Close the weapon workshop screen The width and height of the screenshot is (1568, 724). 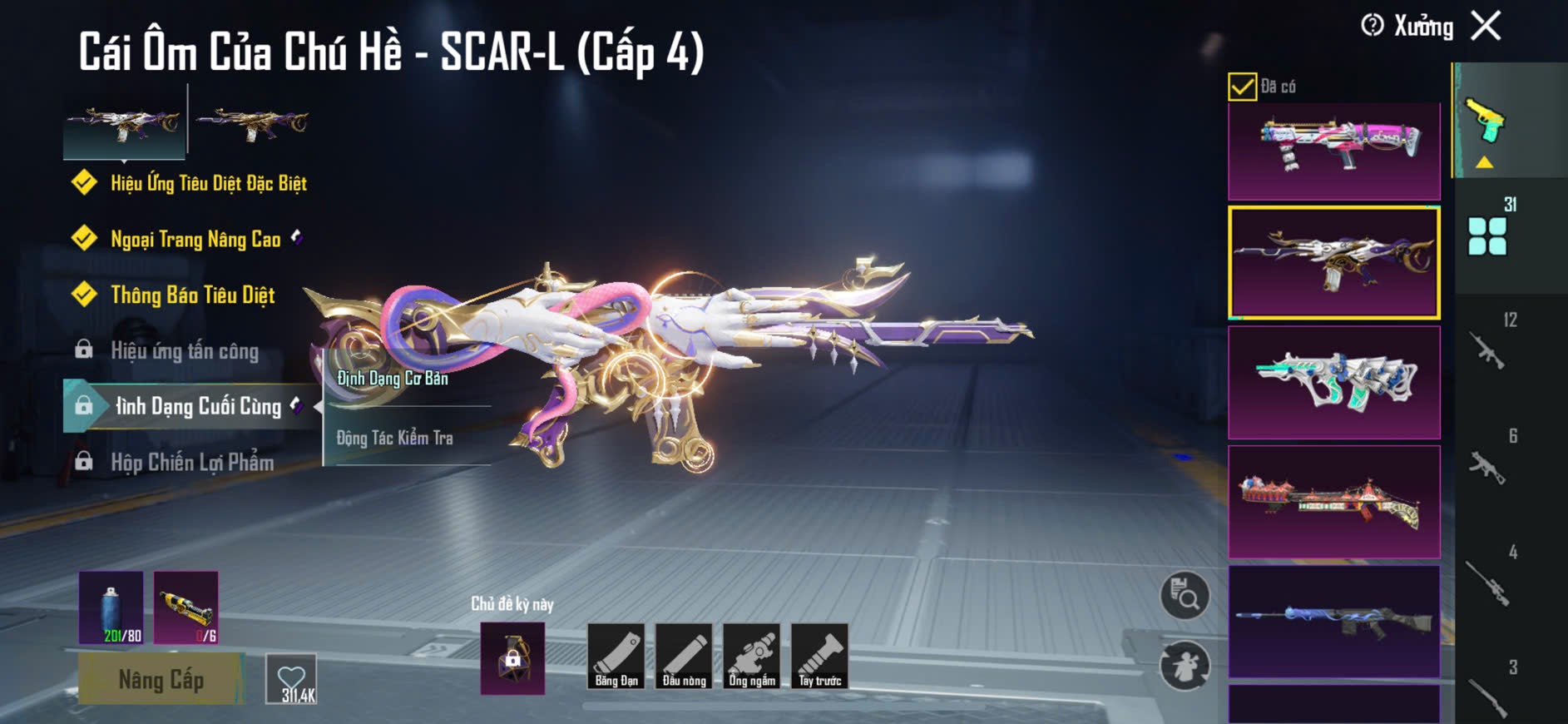pos(1486,26)
